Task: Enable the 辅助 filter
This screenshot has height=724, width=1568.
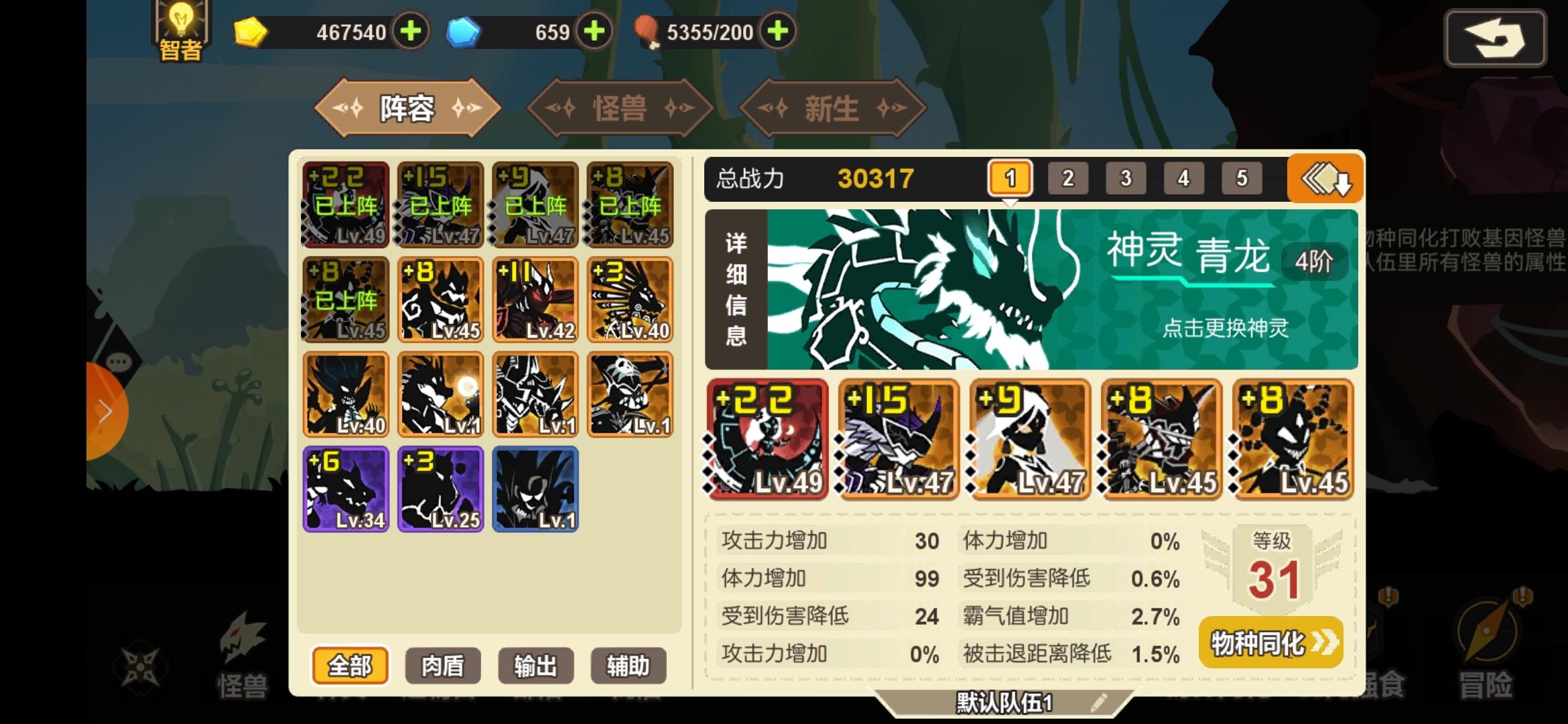Action: pyautogui.click(x=629, y=665)
